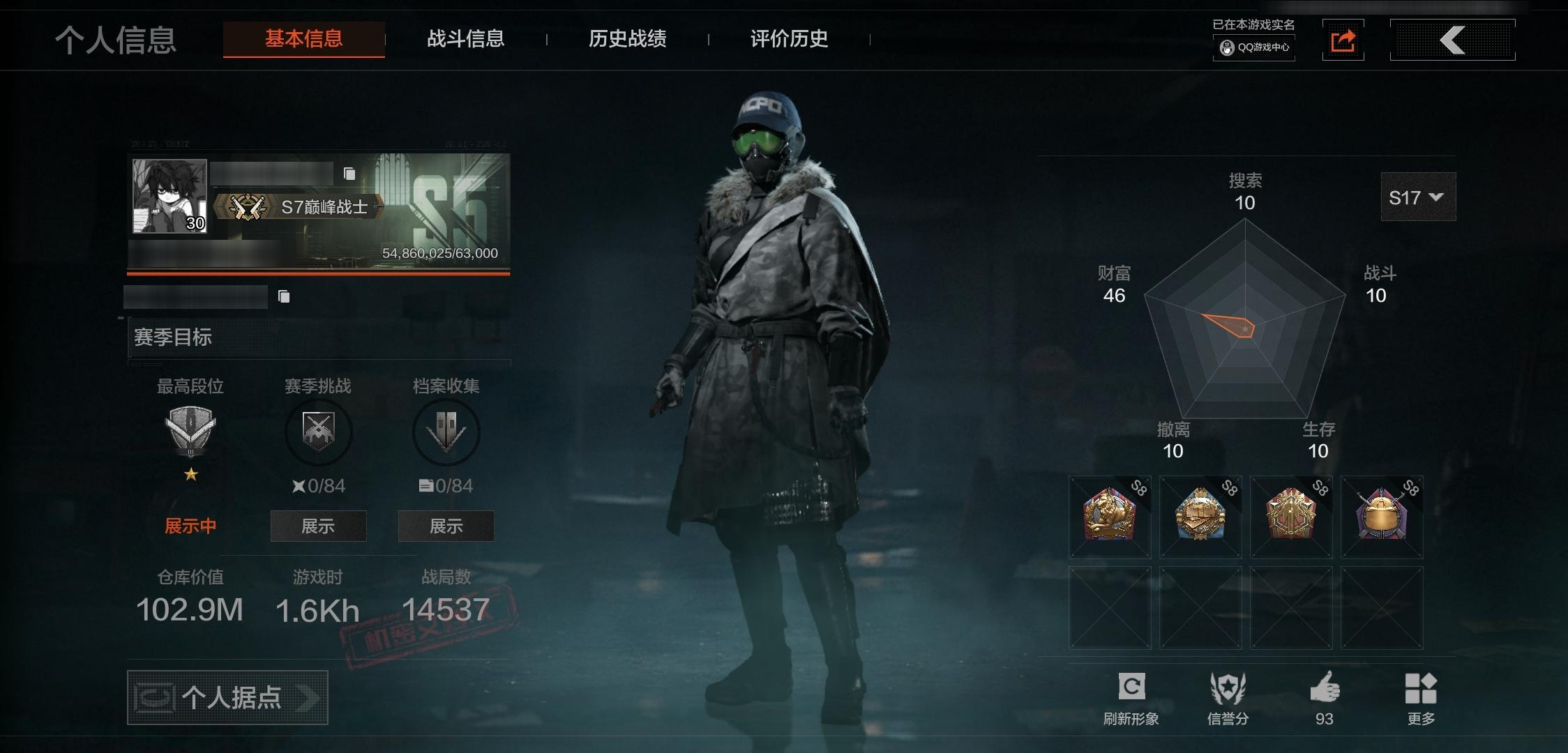Click the thumbs-up icon showing 93

pyautogui.click(x=1325, y=687)
